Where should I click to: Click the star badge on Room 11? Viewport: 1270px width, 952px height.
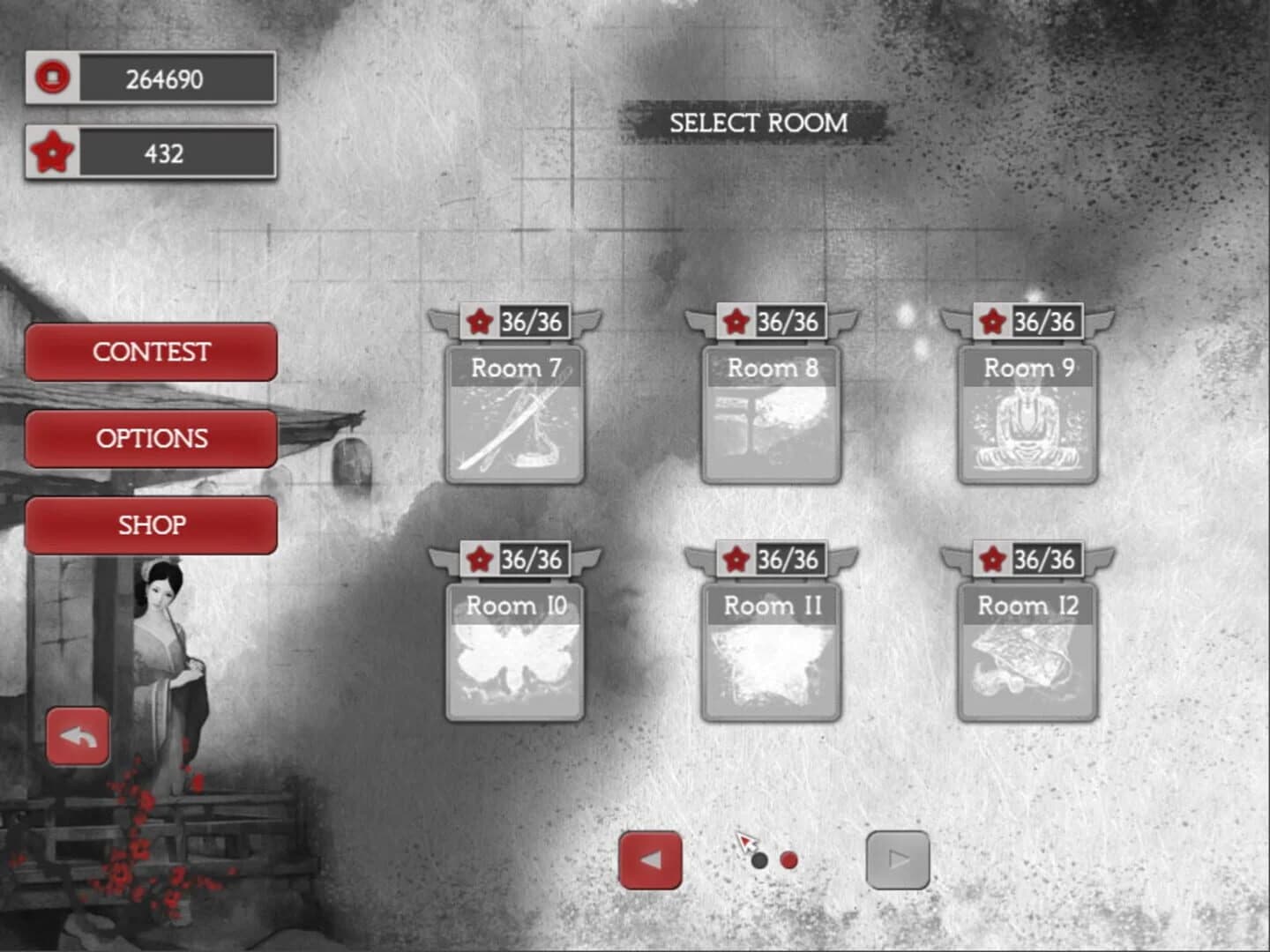(735, 559)
